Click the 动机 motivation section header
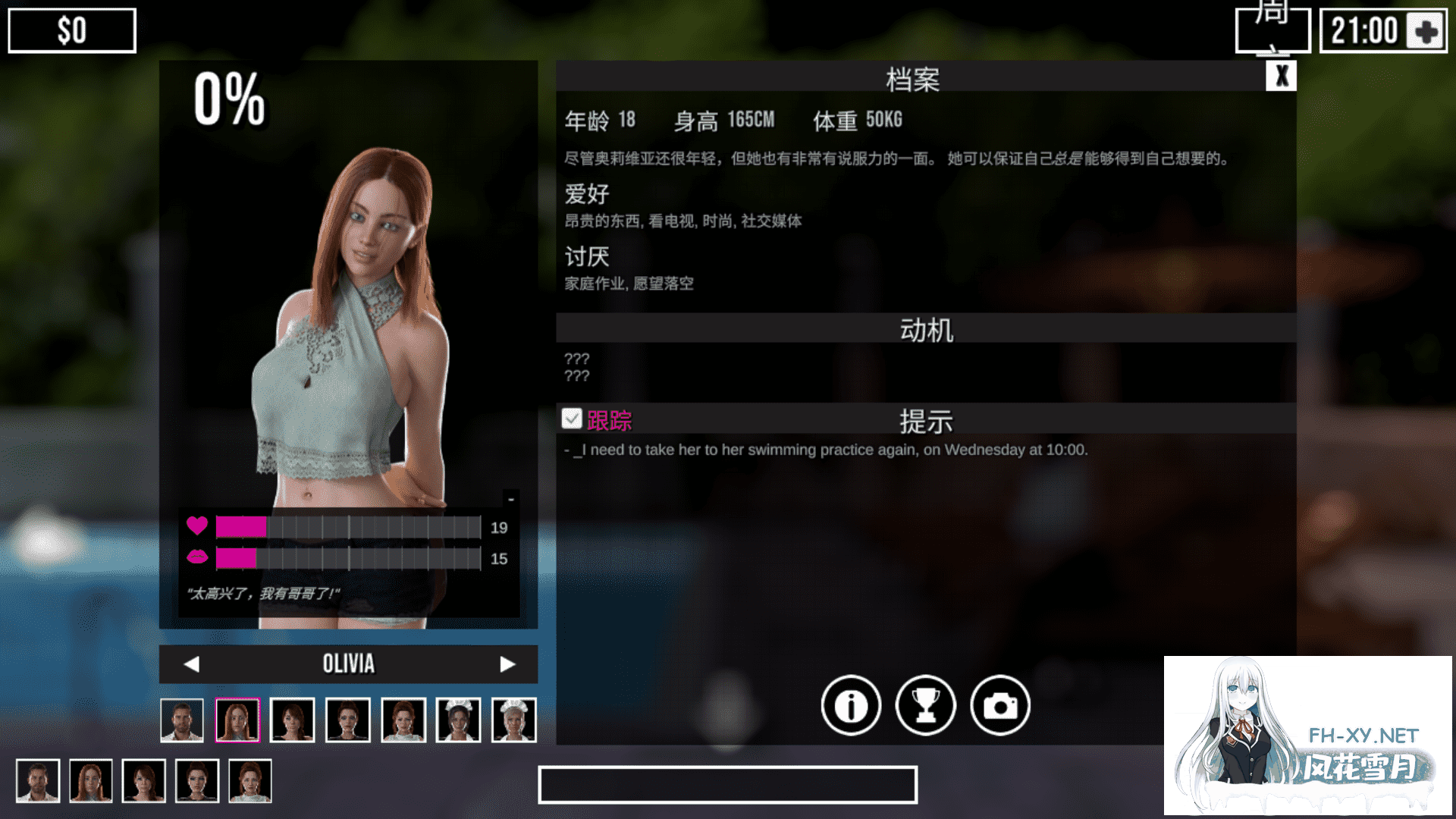This screenshot has width=1456, height=819. [925, 329]
